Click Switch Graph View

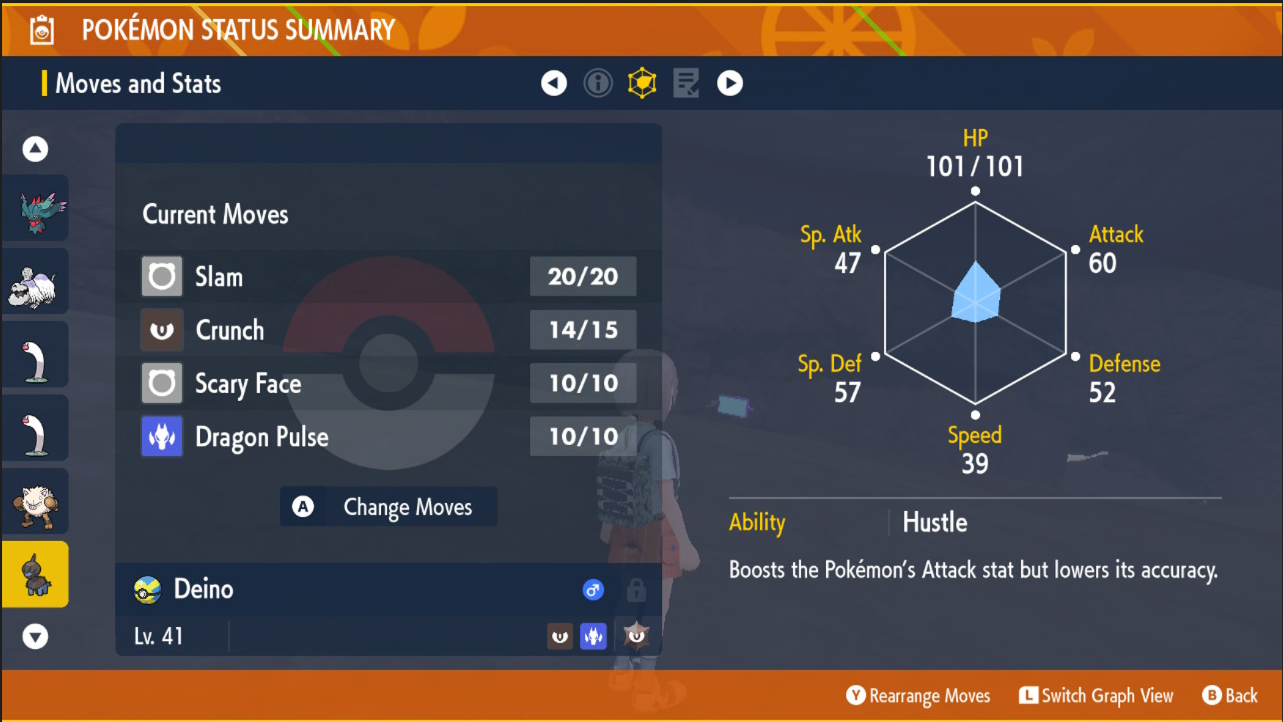(x=1096, y=696)
